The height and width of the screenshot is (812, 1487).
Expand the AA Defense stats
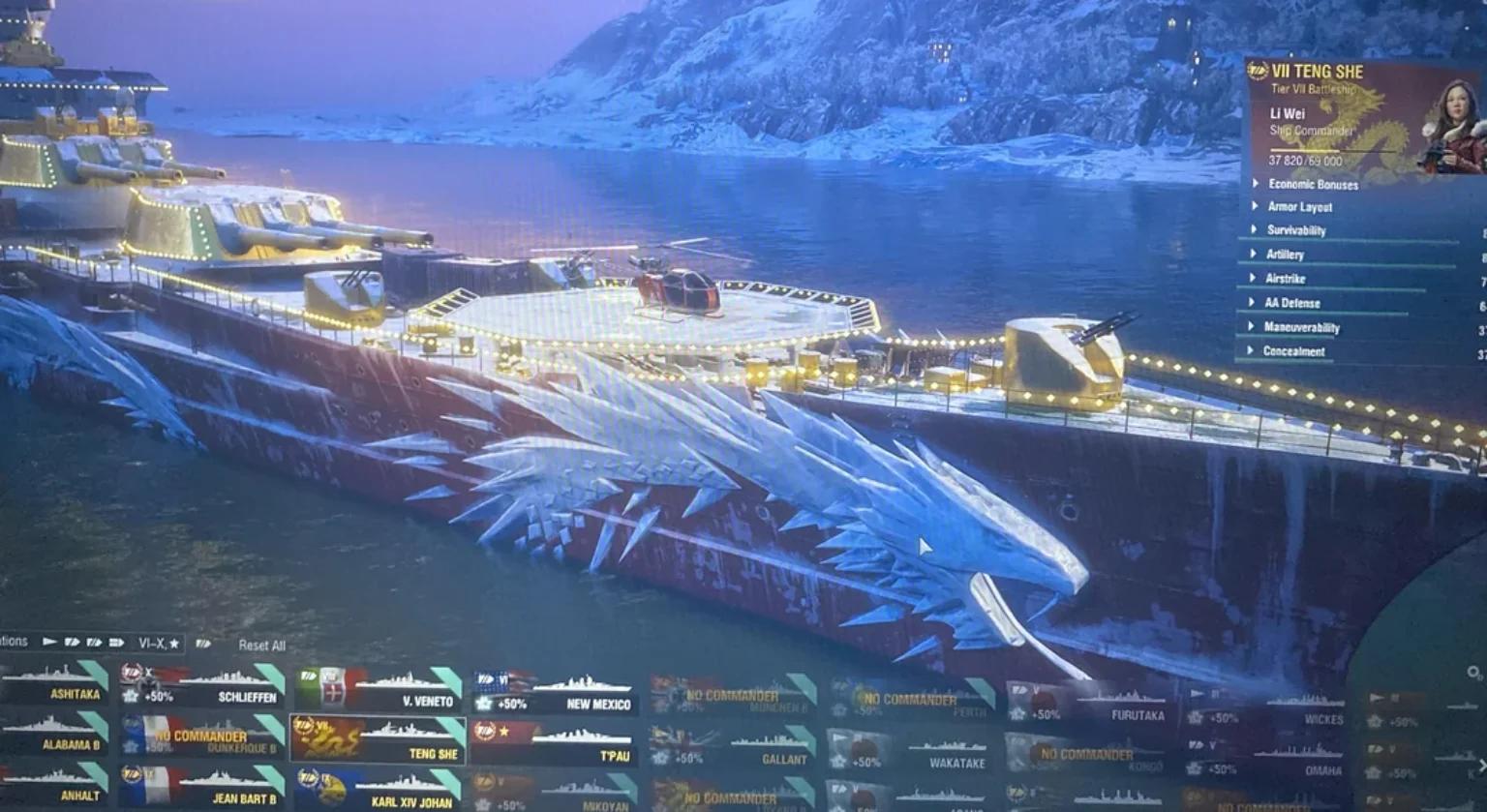pyautogui.click(x=1291, y=303)
